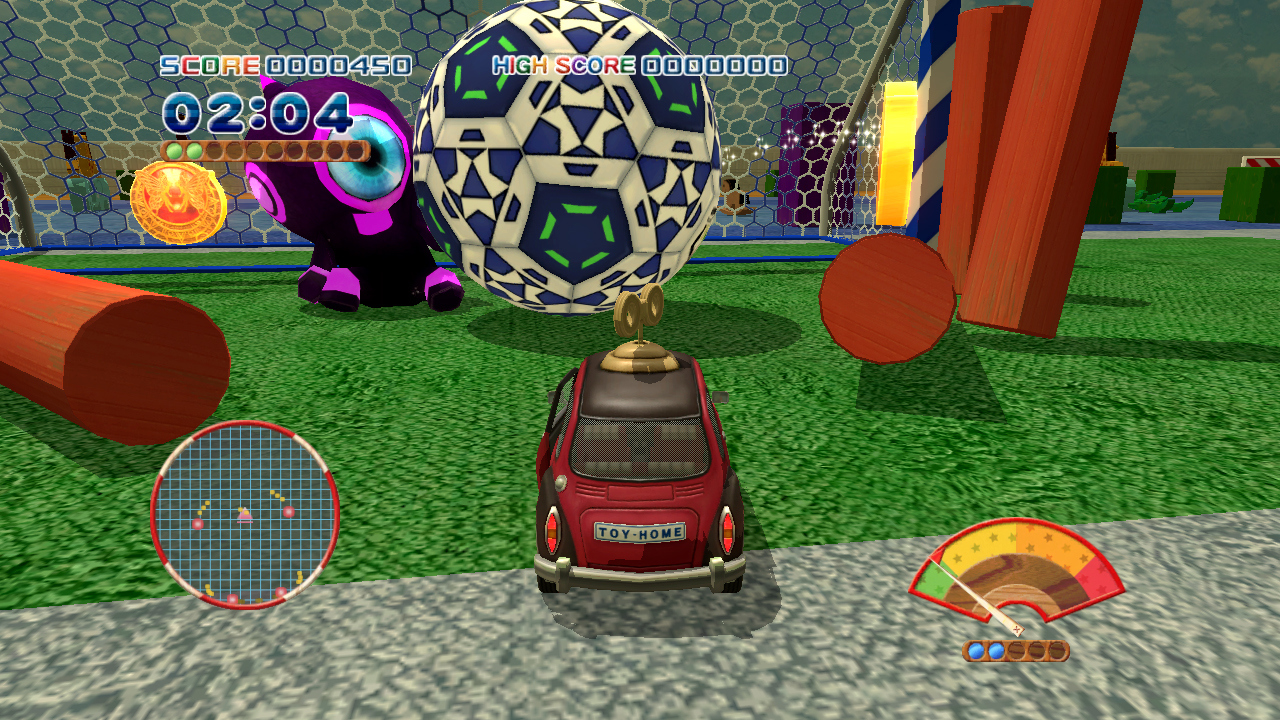Select the orange medal emblem icon
The image size is (1280, 720).
pyautogui.click(x=178, y=201)
